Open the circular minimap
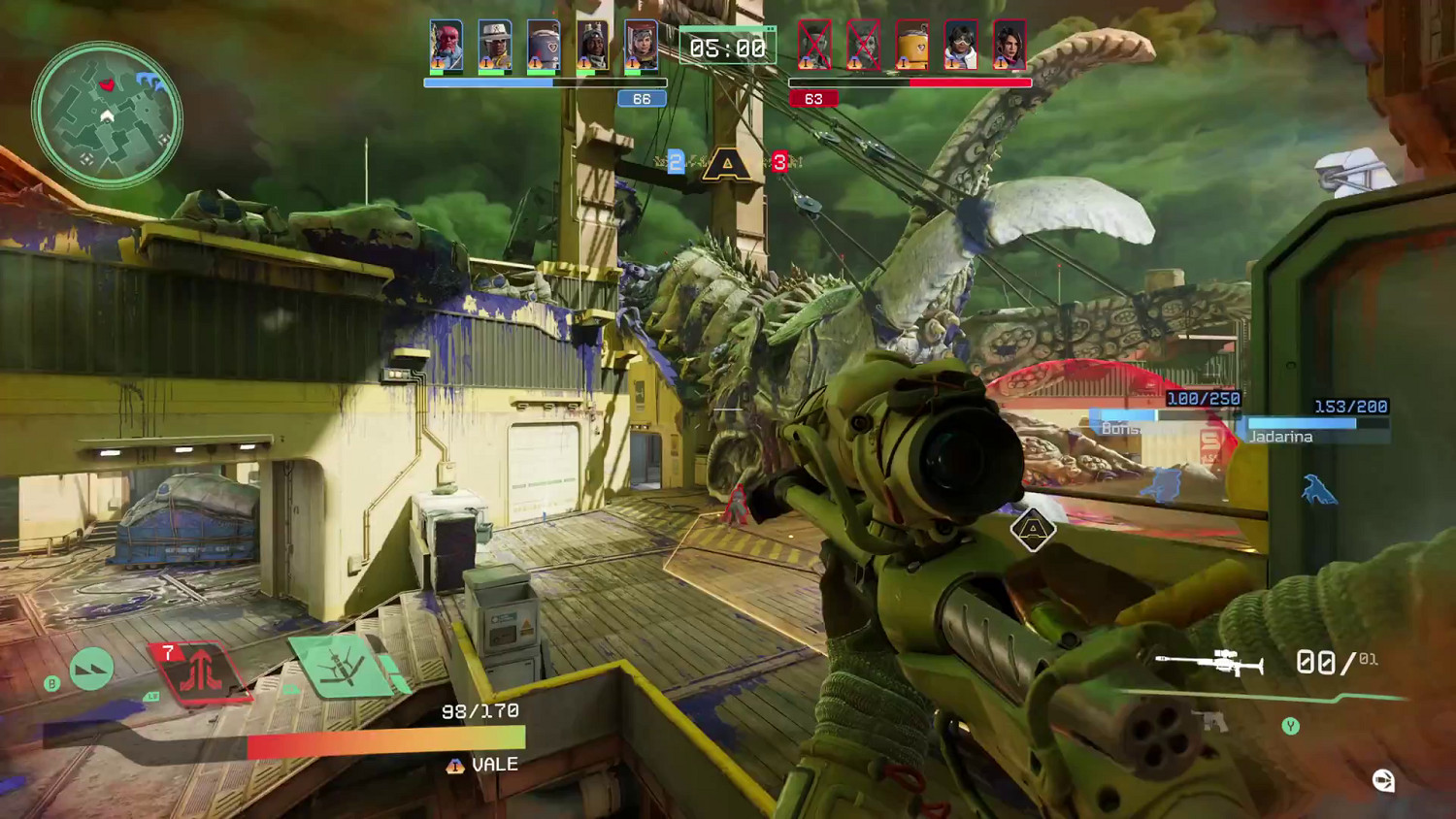This screenshot has width=1456, height=819. click(107, 115)
